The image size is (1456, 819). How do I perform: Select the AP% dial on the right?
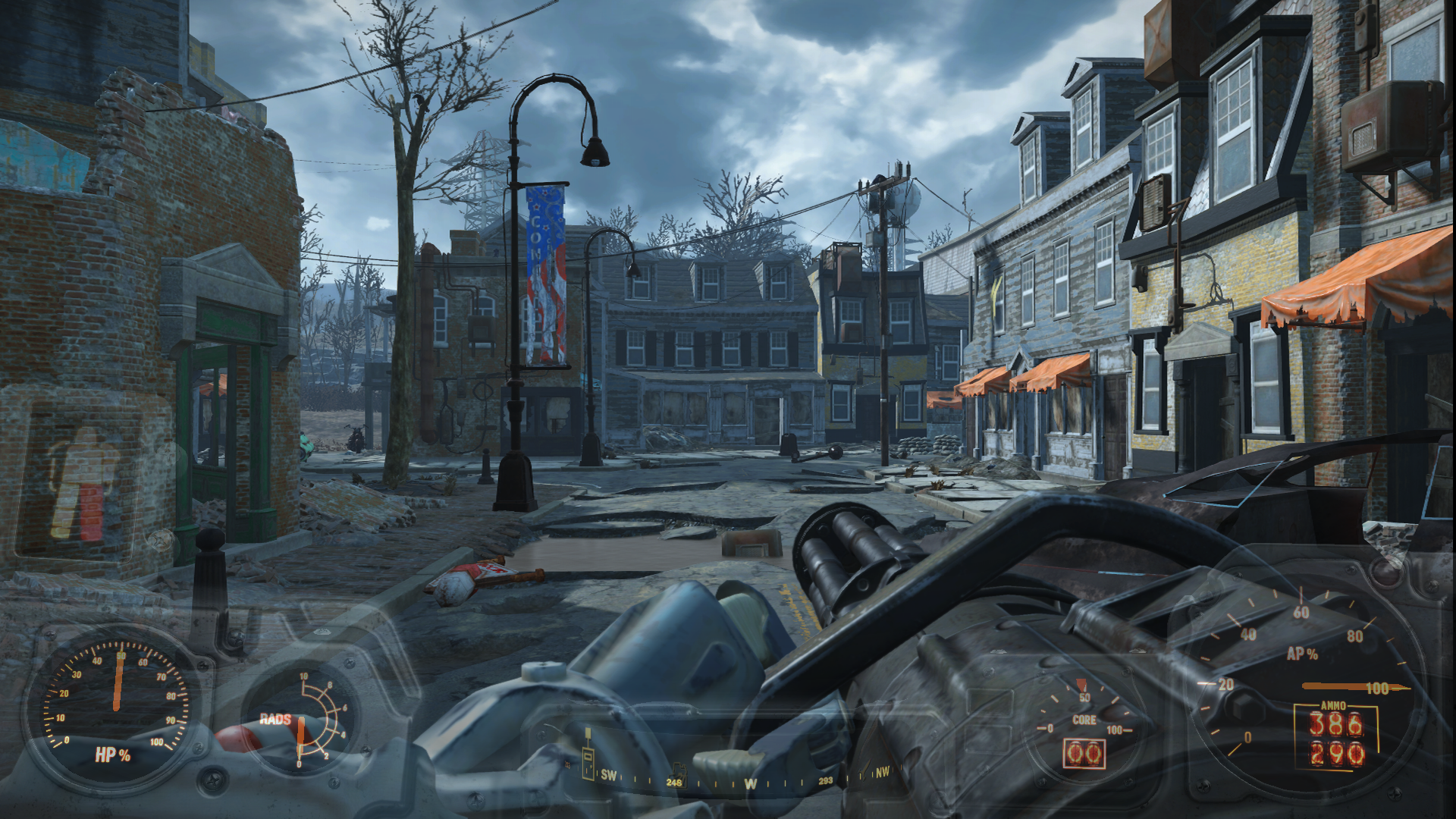click(x=1302, y=654)
